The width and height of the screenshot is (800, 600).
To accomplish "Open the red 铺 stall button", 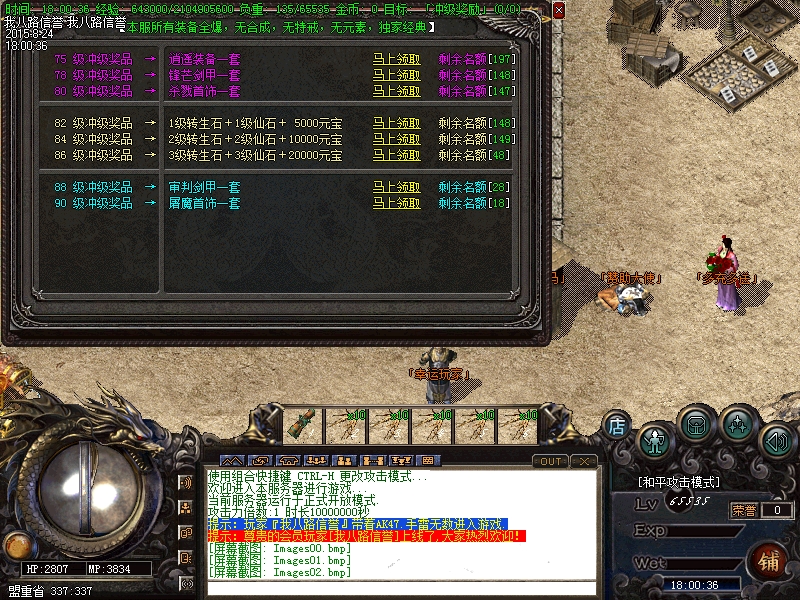I will click(769, 561).
